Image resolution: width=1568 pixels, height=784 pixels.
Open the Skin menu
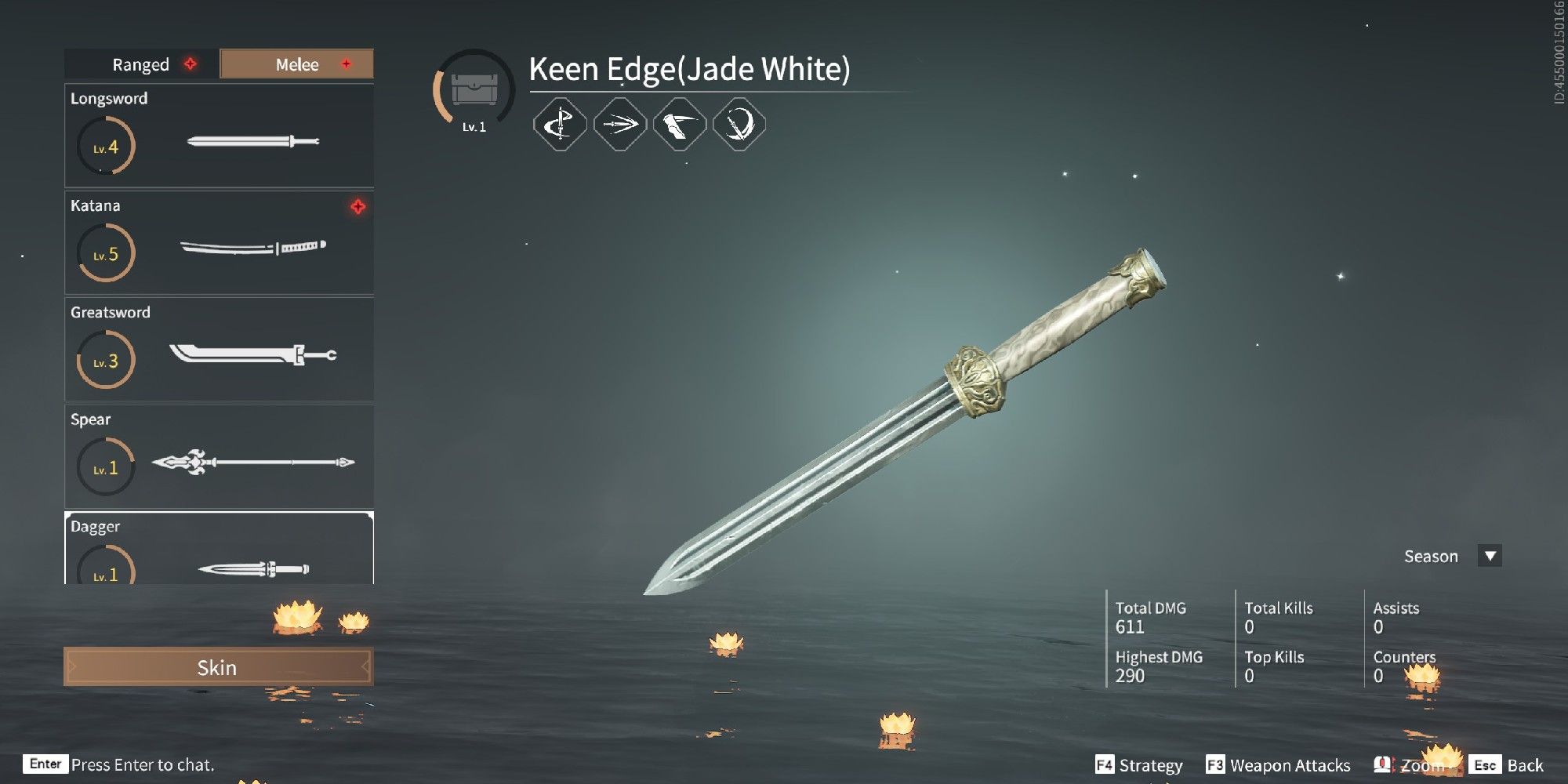click(x=217, y=667)
